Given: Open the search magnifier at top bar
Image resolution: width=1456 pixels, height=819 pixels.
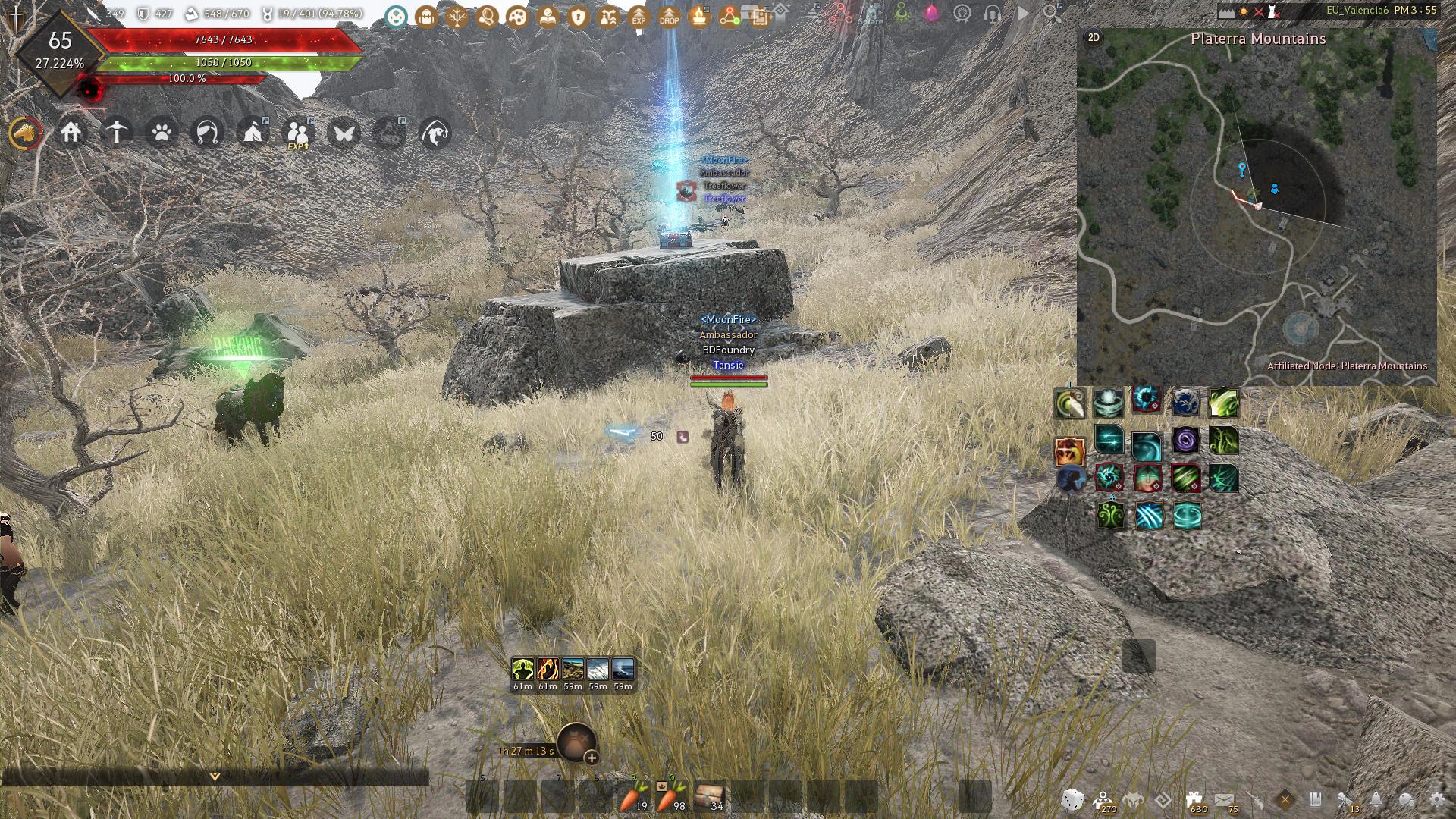Looking at the screenshot, I should [1052, 13].
